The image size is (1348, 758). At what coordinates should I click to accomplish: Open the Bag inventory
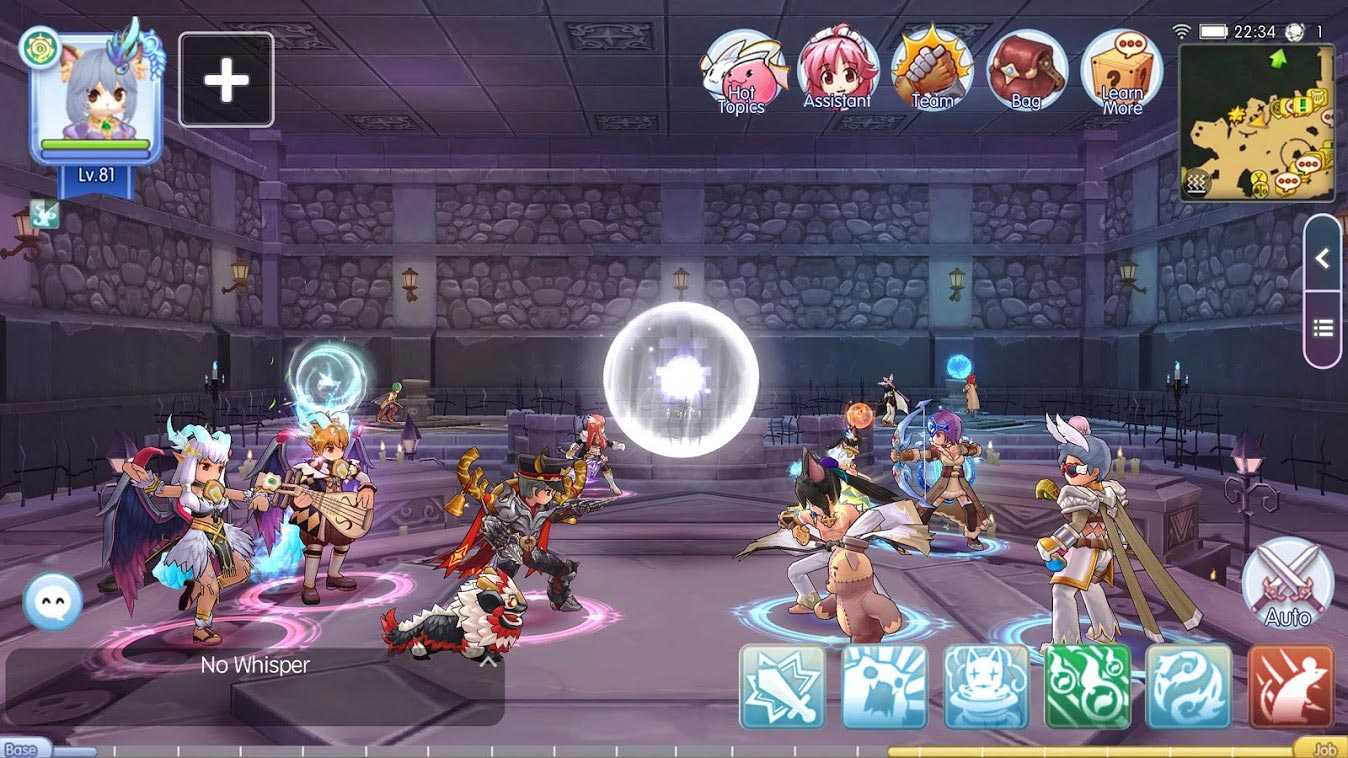pyautogui.click(x=1026, y=70)
